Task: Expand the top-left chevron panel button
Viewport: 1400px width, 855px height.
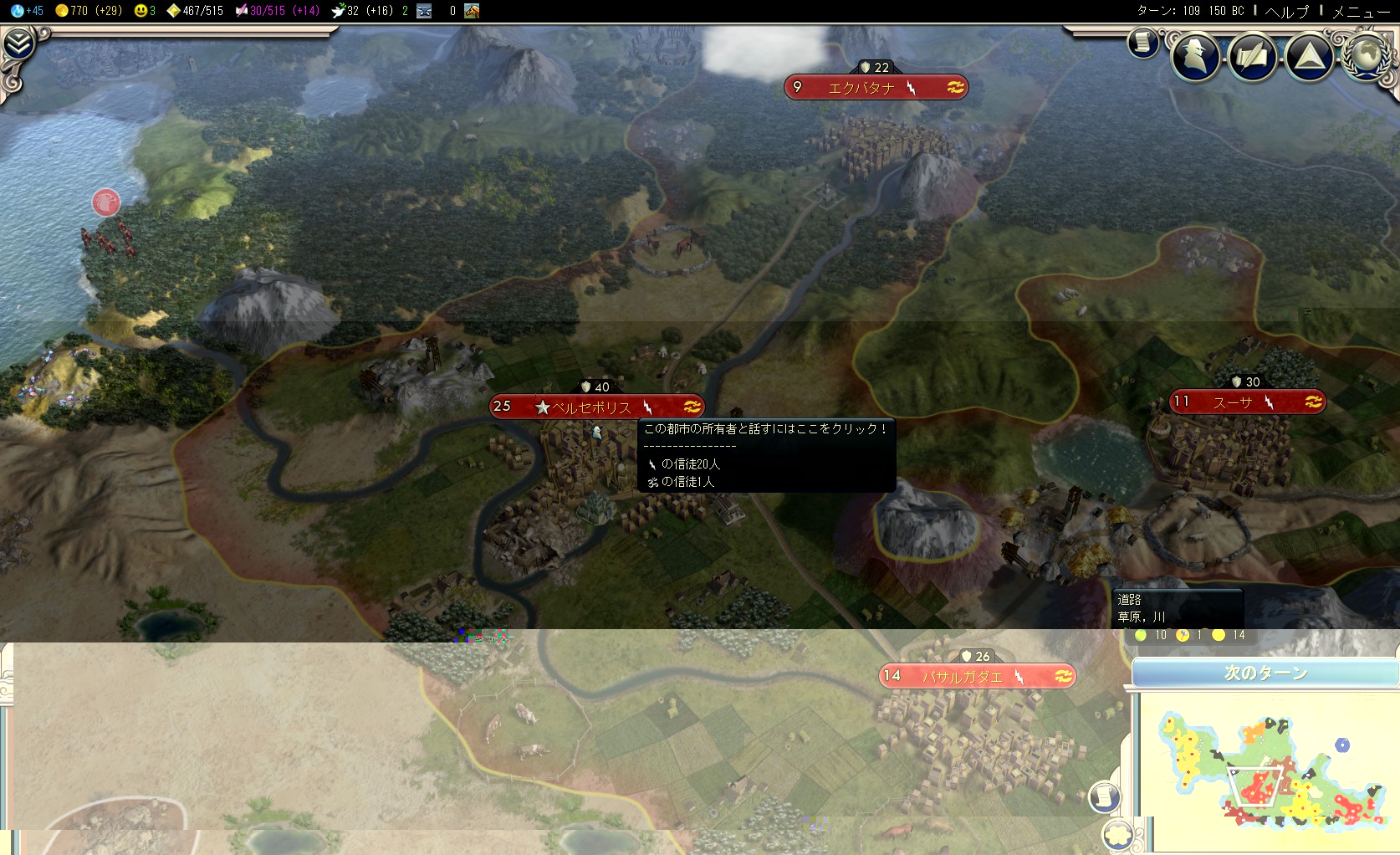Action: pyautogui.click(x=18, y=44)
